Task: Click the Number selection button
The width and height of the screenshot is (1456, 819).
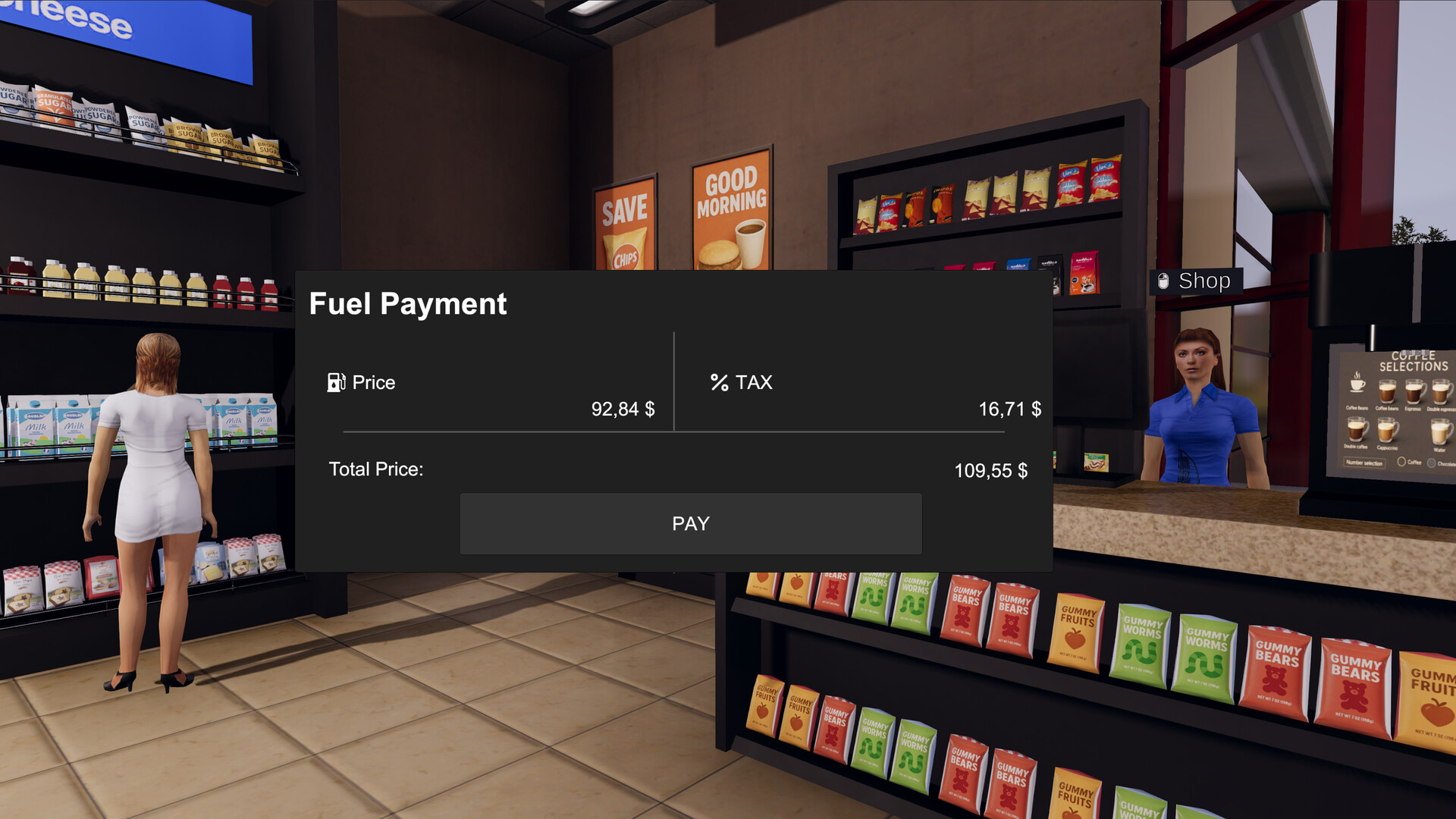Action: pyautogui.click(x=1365, y=462)
